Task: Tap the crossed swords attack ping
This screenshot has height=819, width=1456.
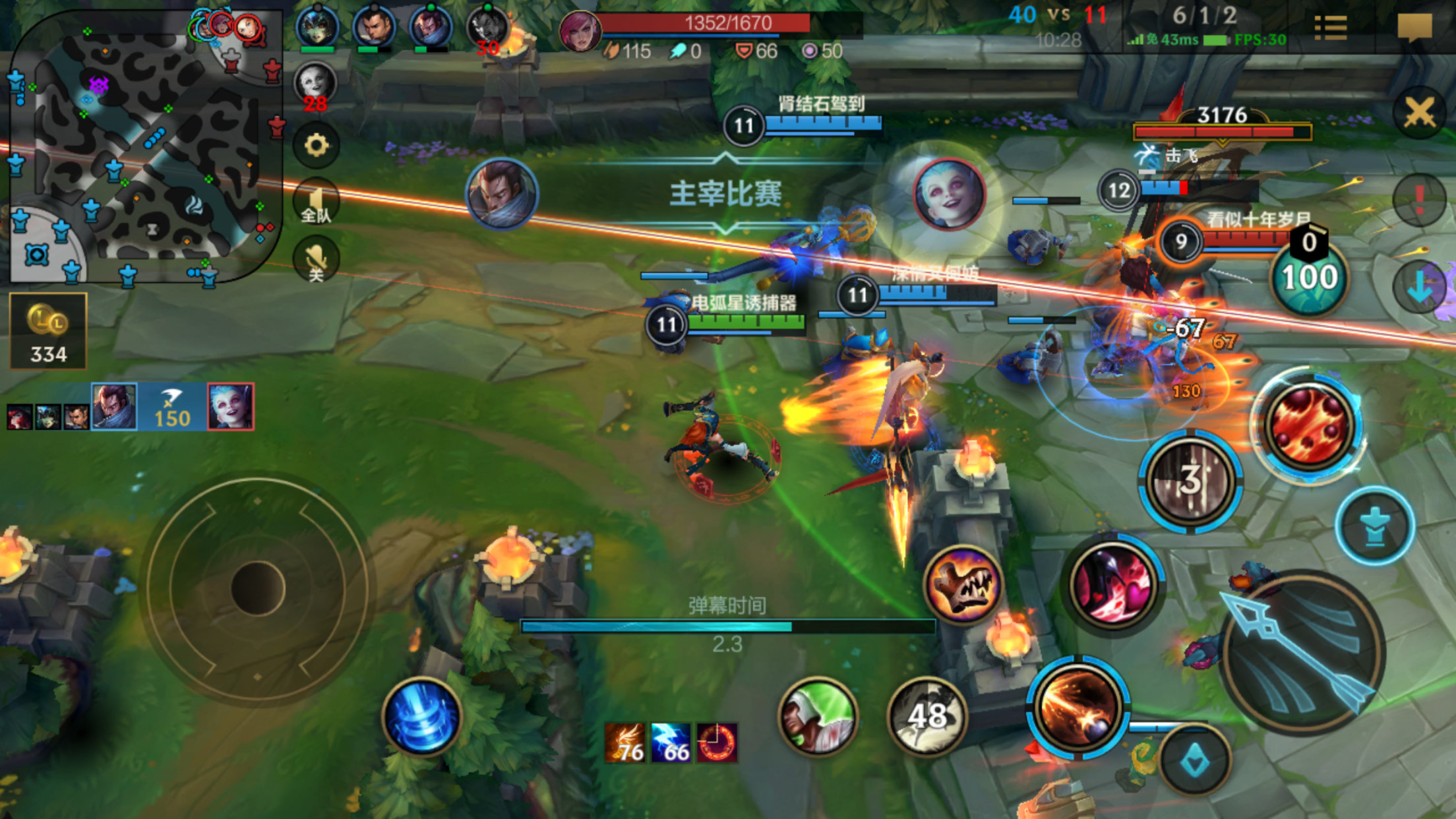Action: click(x=1419, y=113)
